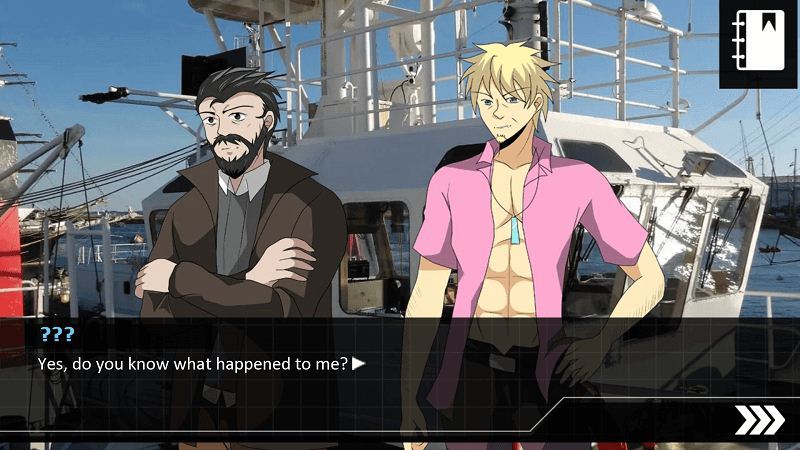Click the triple-arrow fast forward button
This screenshot has width=800, height=450.
pos(759,420)
